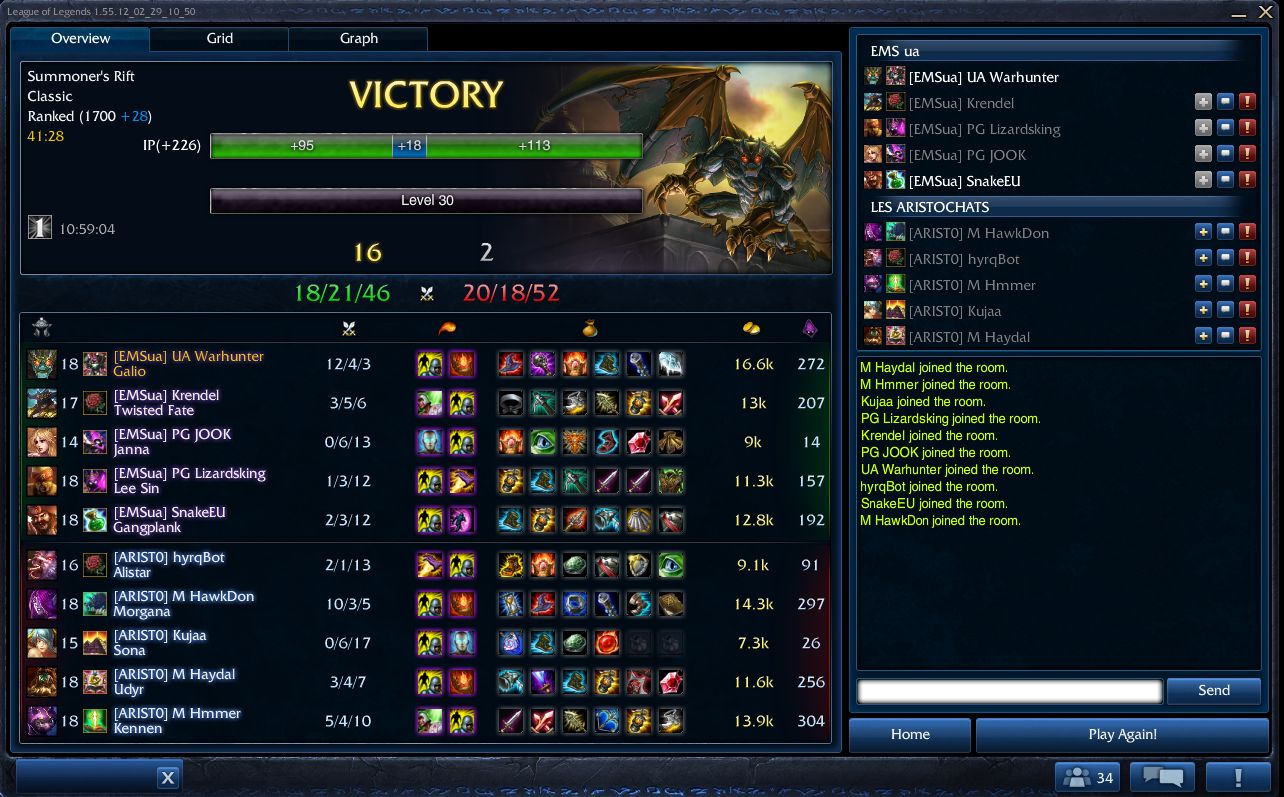Open the chat bubbles button
The image size is (1284, 797).
click(x=1162, y=777)
